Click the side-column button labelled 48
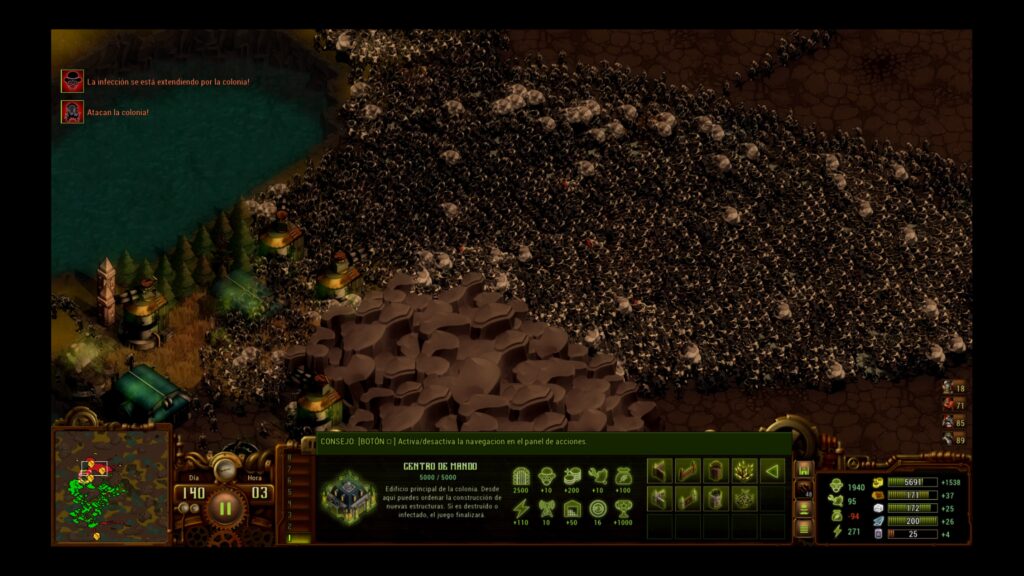The width and height of the screenshot is (1024, 576). [x=803, y=488]
